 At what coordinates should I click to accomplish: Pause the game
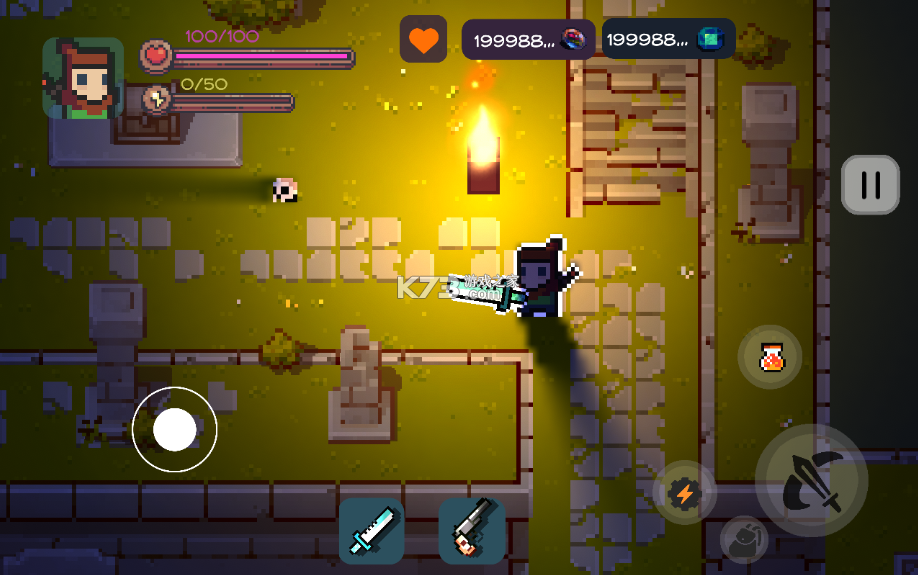click(870, 185)
